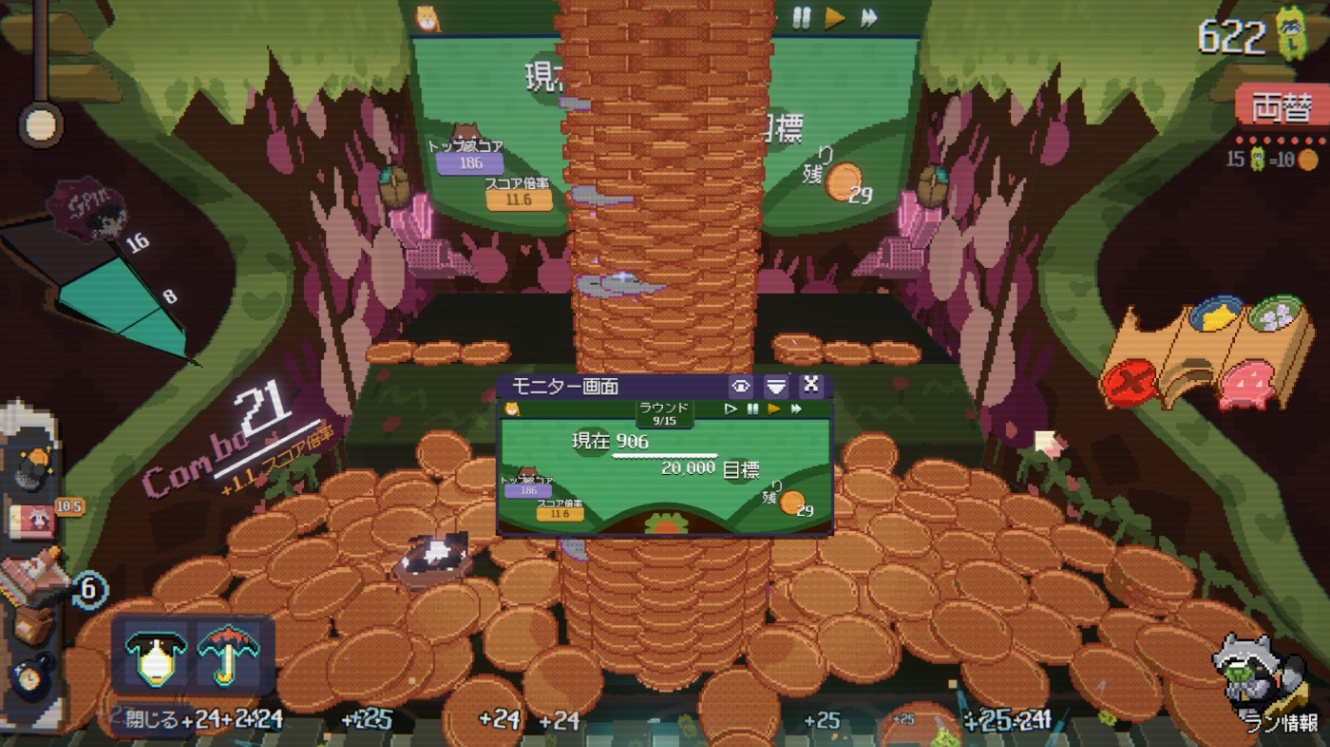Select the orange and black blob item in the sidebar
This screenshot has height=747, width=1330.
(x=34, y=465)
